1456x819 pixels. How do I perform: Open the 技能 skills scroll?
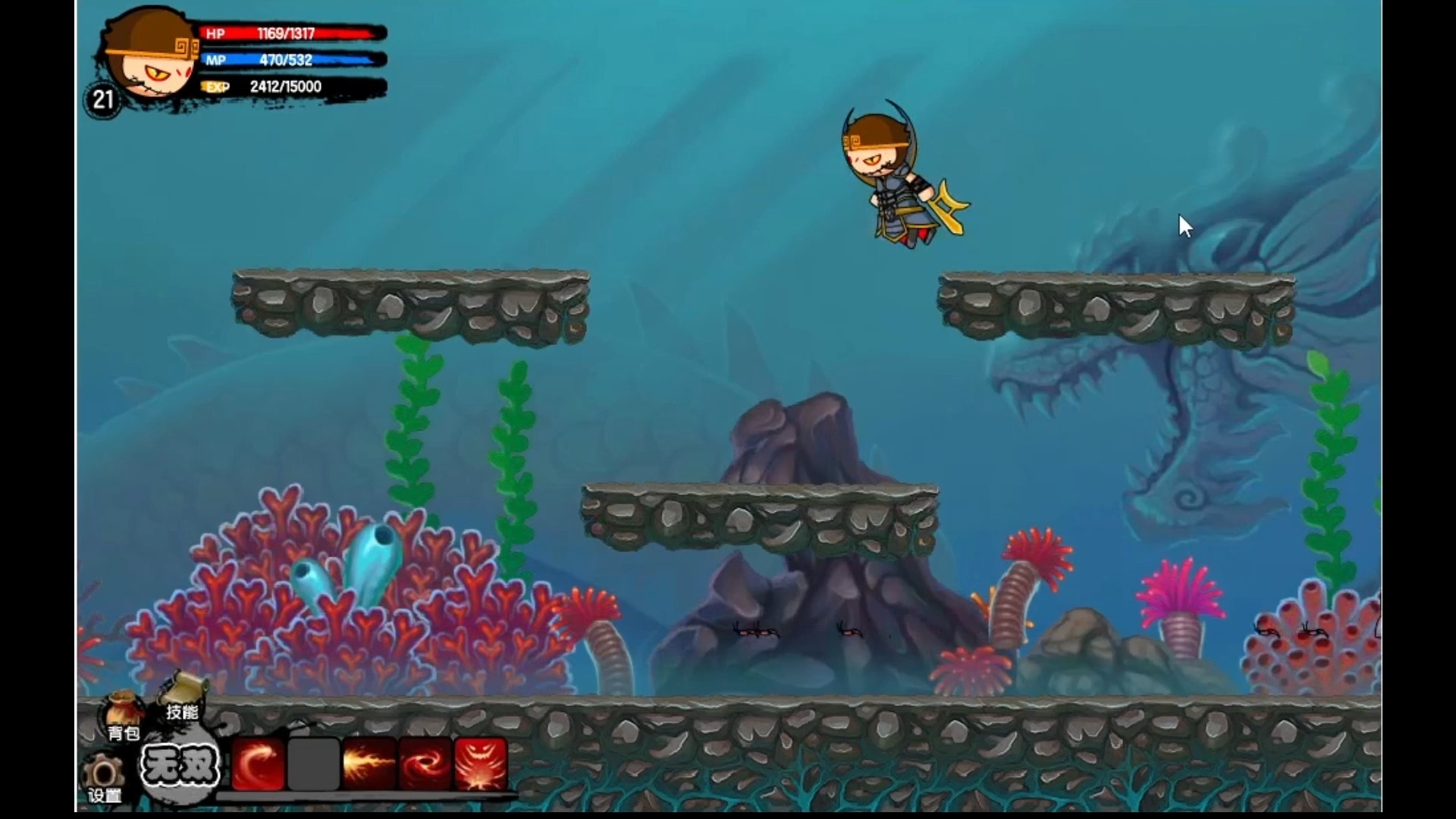184,696
